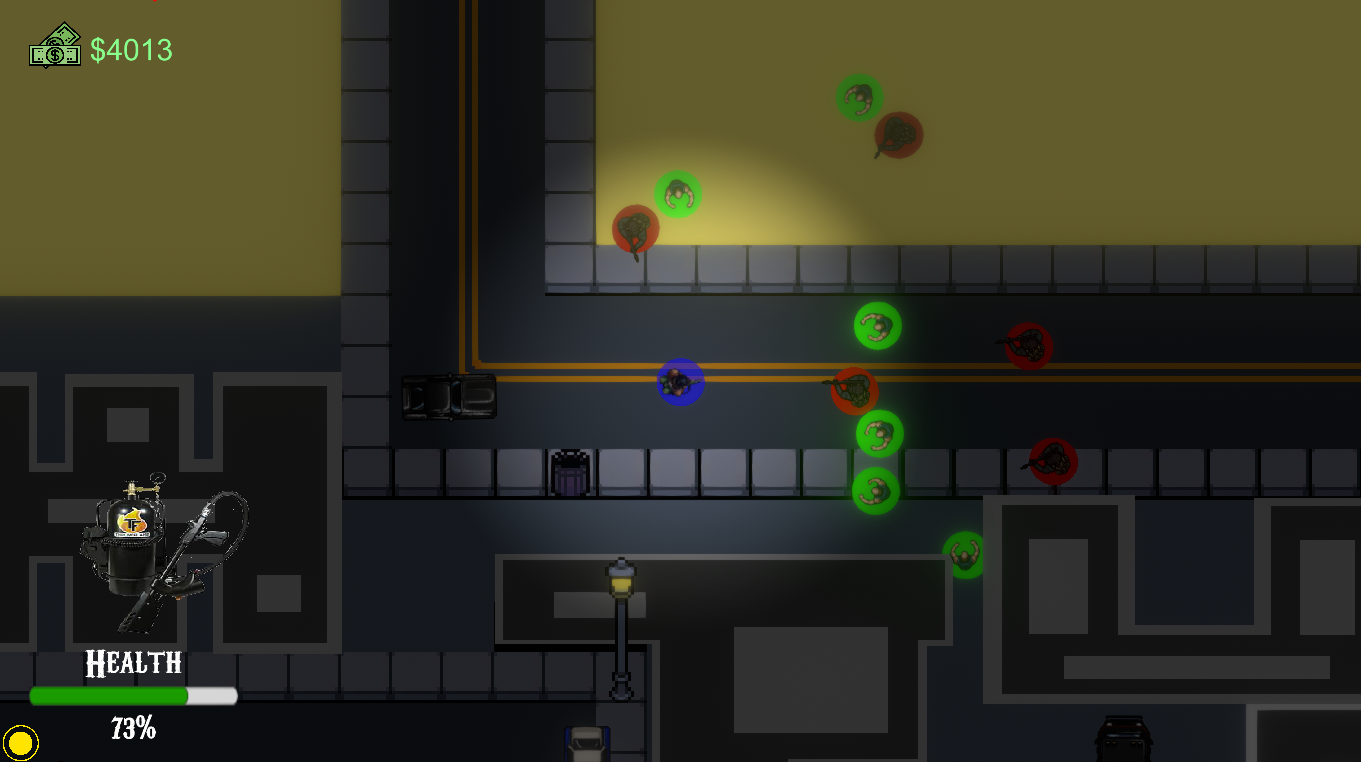Click the green-circled character below the sidewalk
The width and height of the screenshot is (1361, 762).
(964, 553)
